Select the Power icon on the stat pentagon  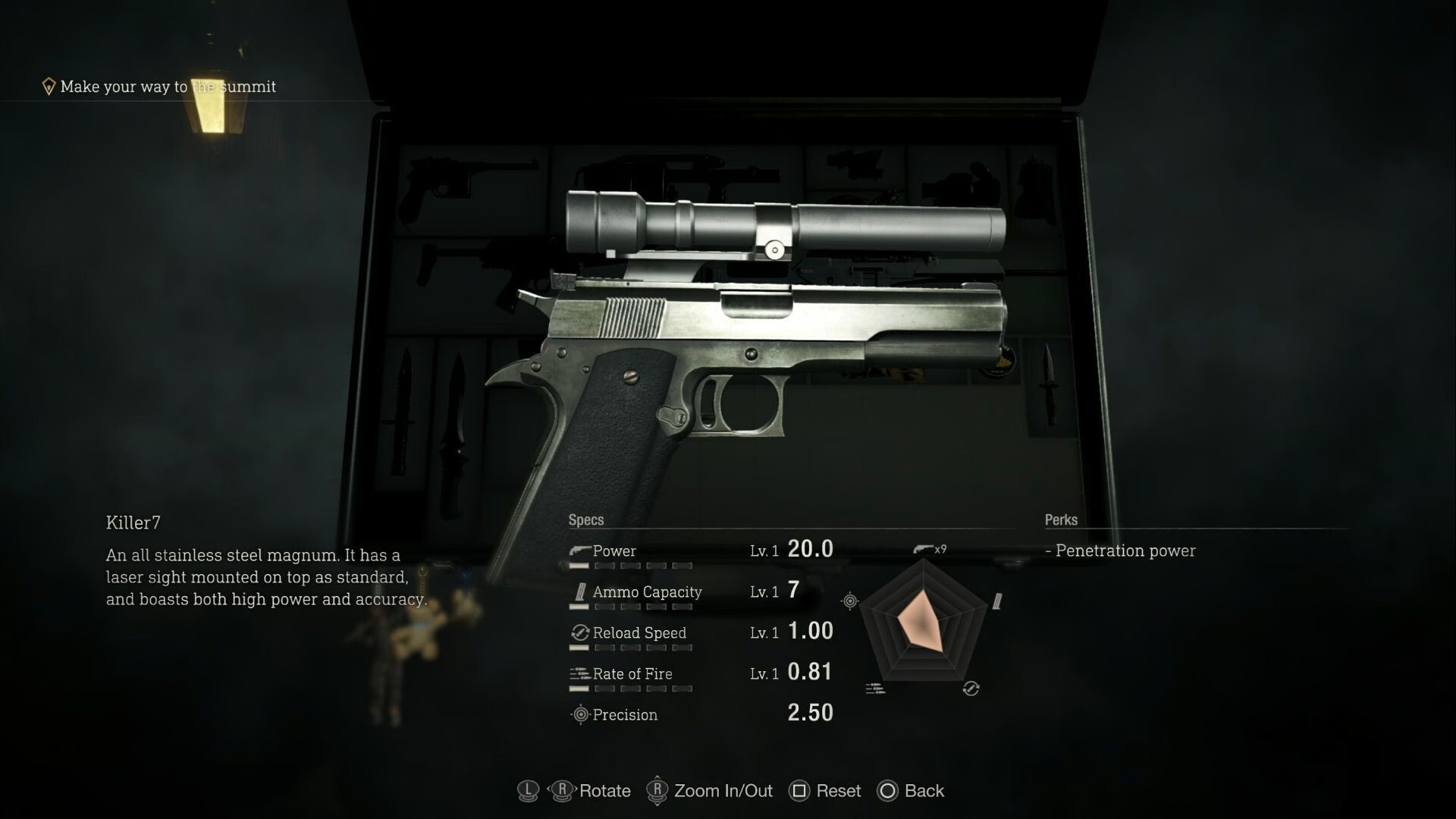(921, 548)
